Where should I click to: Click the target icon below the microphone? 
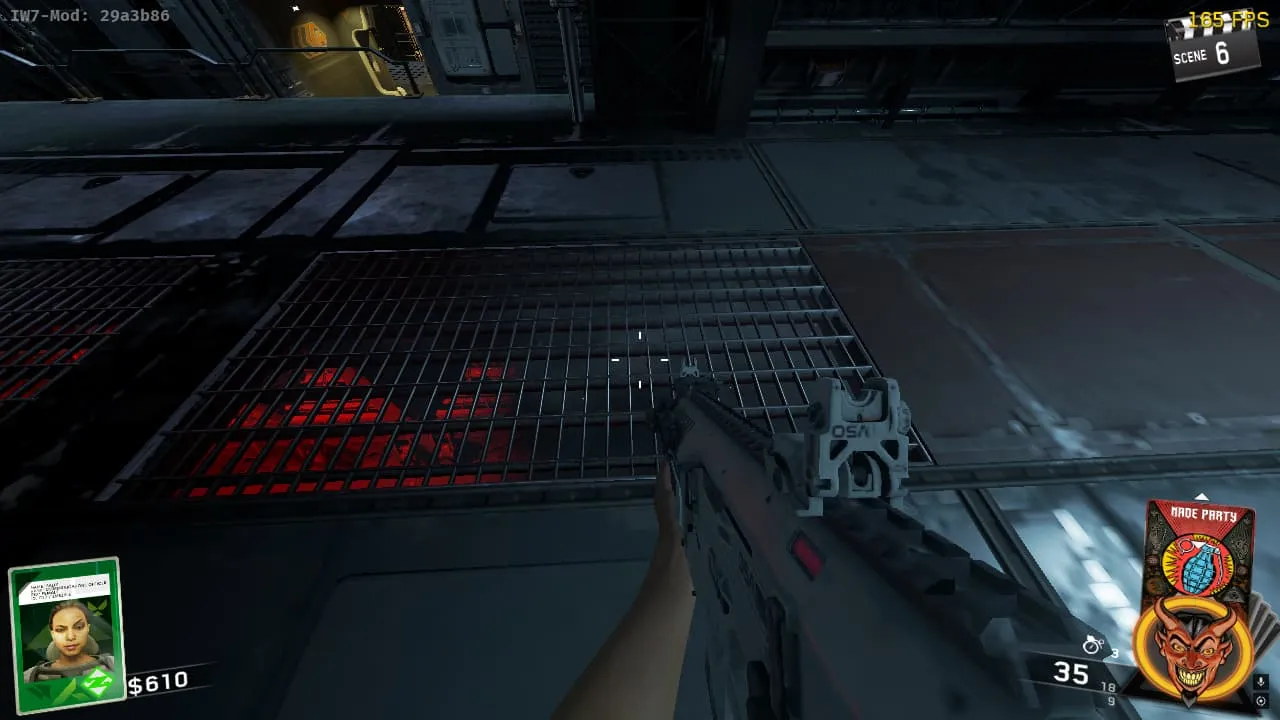[1261, 701]
